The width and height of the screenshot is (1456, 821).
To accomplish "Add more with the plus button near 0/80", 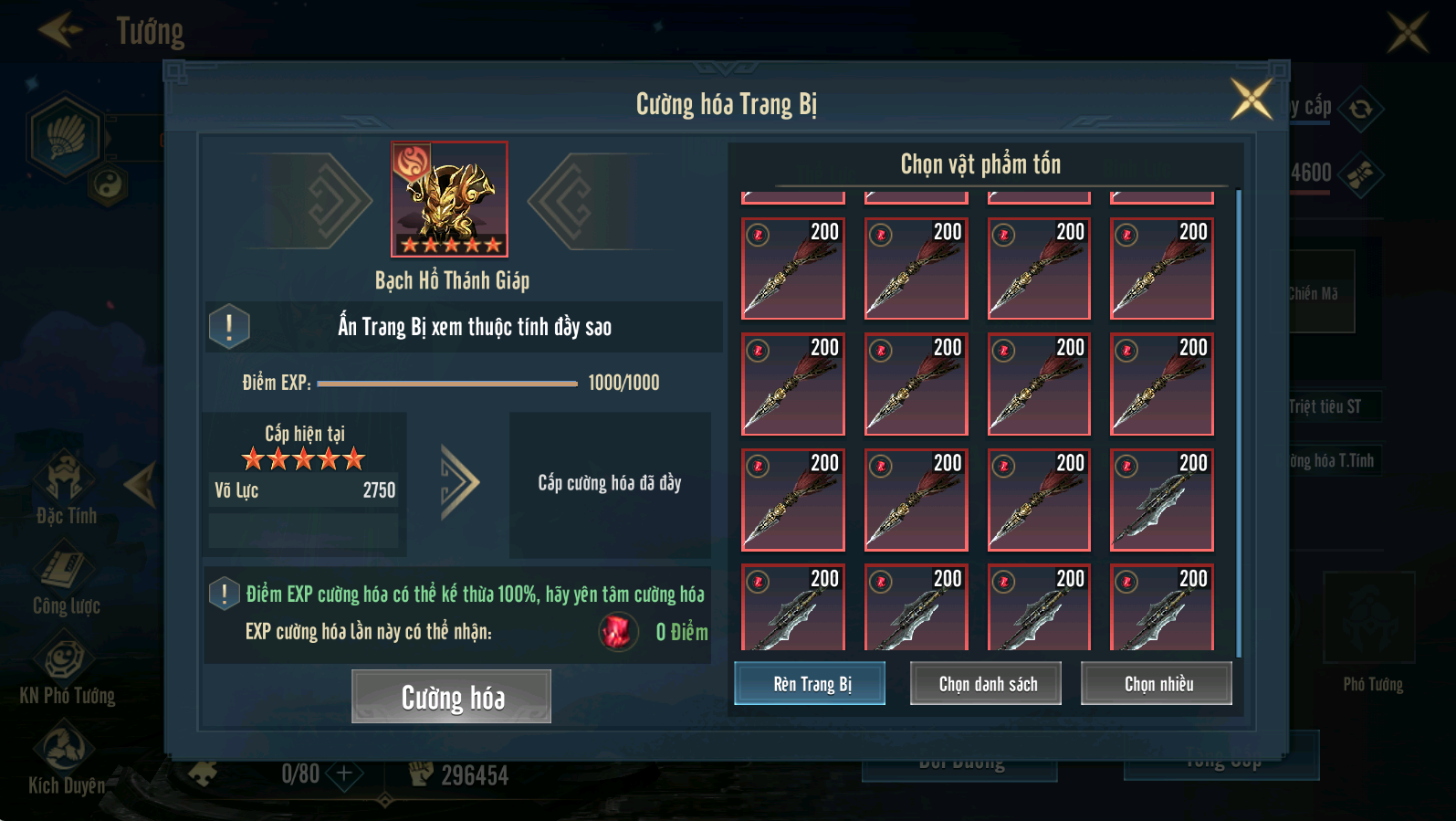I will 344,774.
